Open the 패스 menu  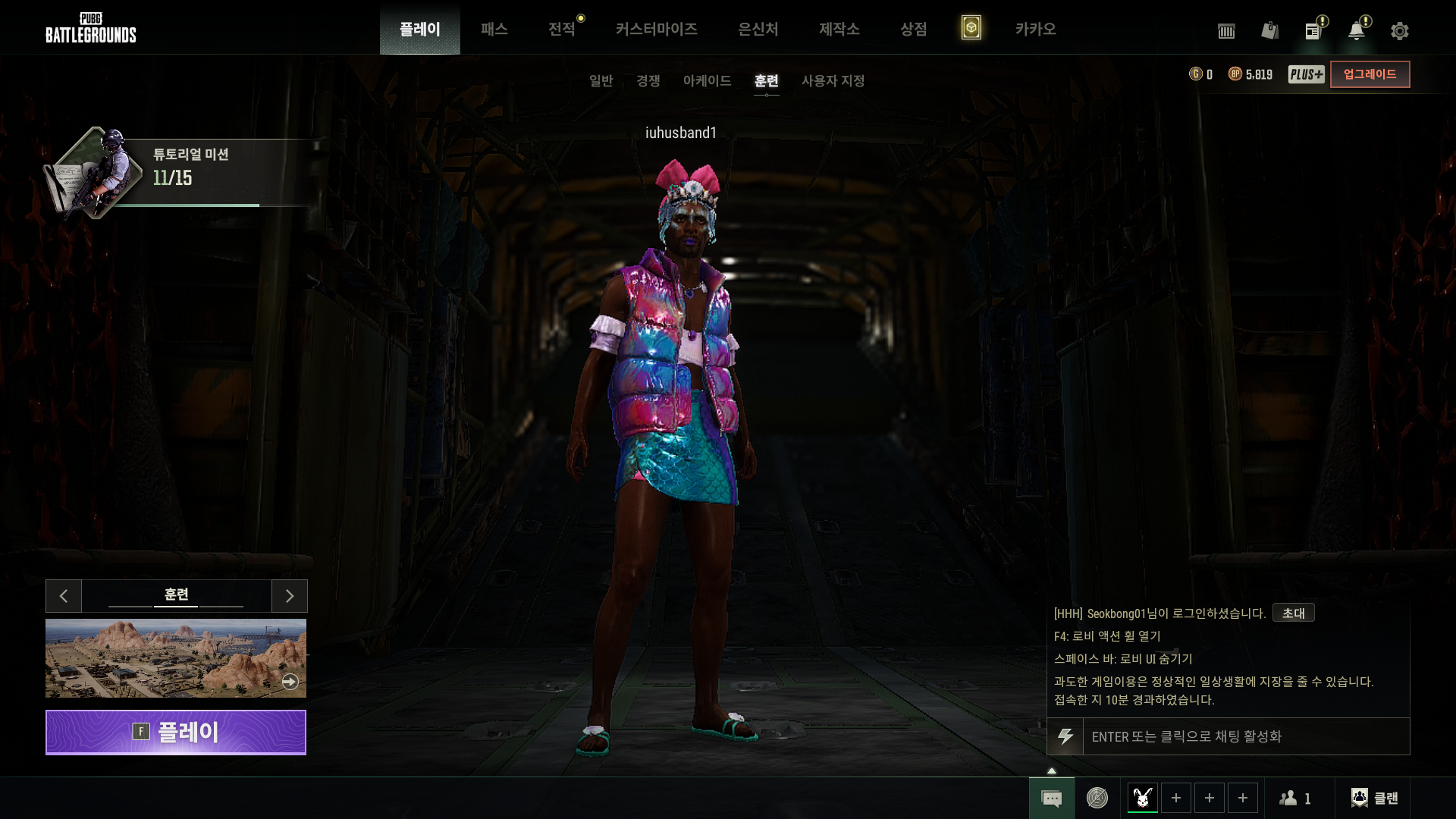[494, 29]
